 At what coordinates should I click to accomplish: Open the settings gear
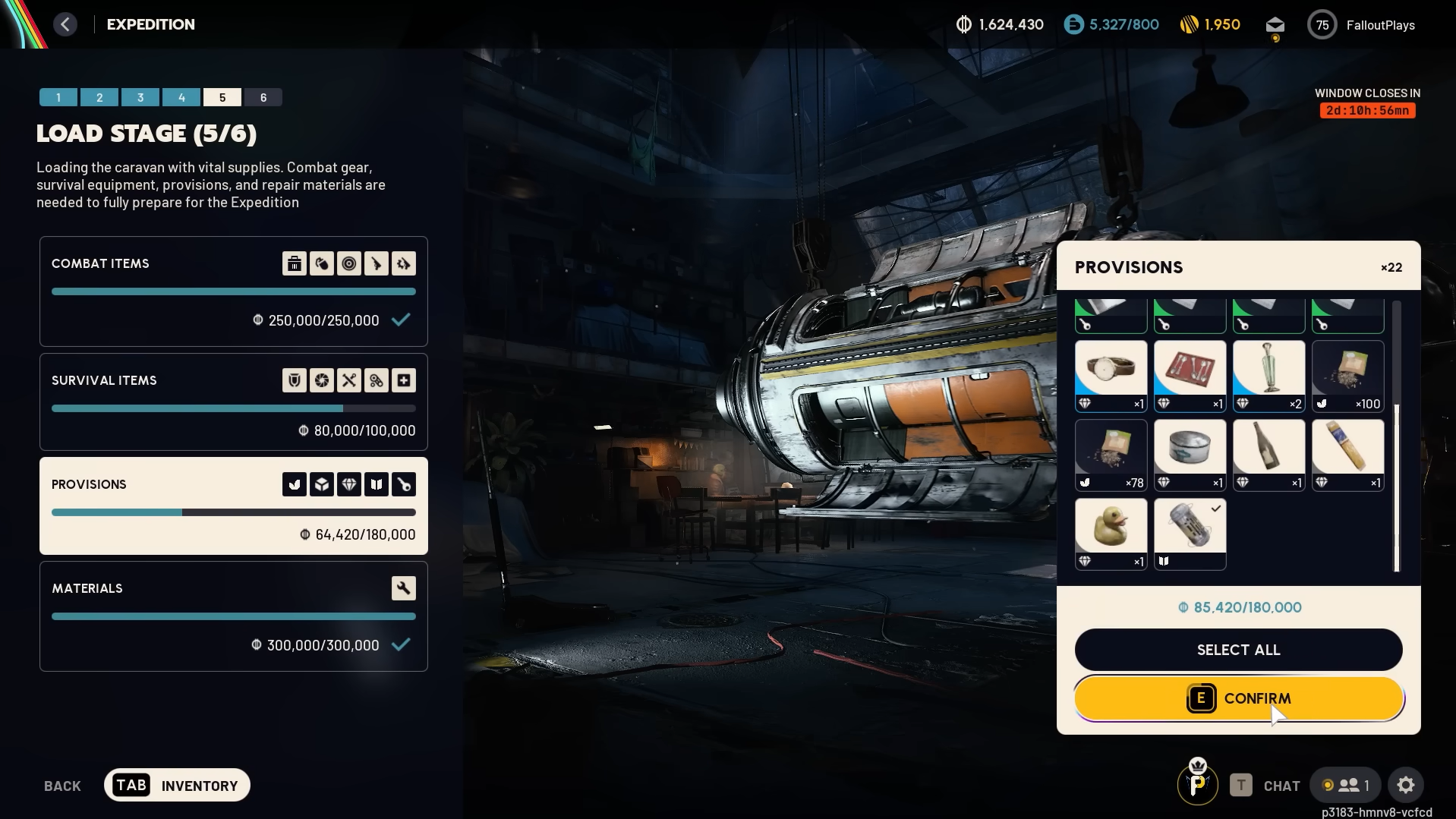[x=1405, y=785]
